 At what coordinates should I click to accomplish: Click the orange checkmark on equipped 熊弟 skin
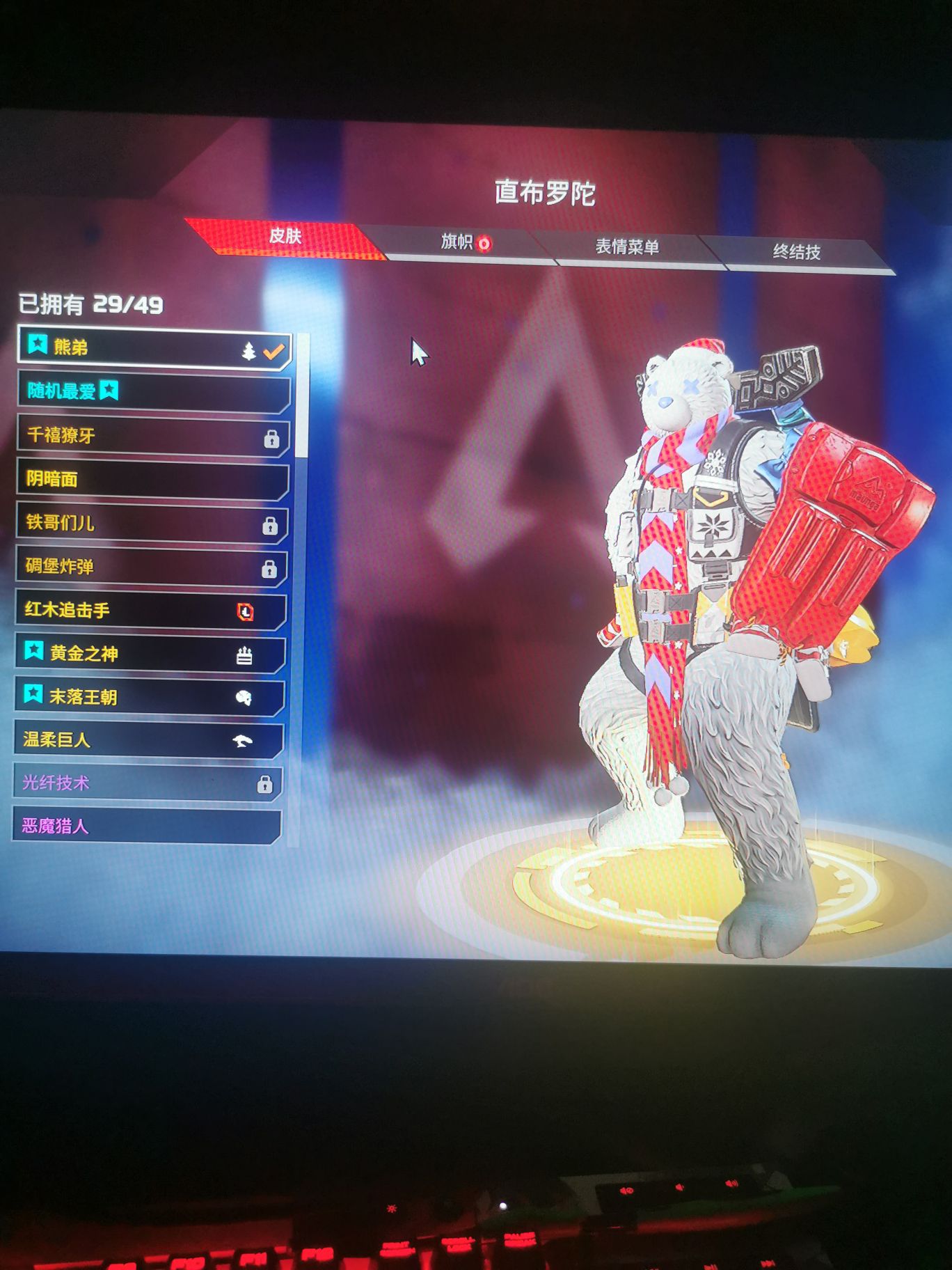[x=274, y=352]
